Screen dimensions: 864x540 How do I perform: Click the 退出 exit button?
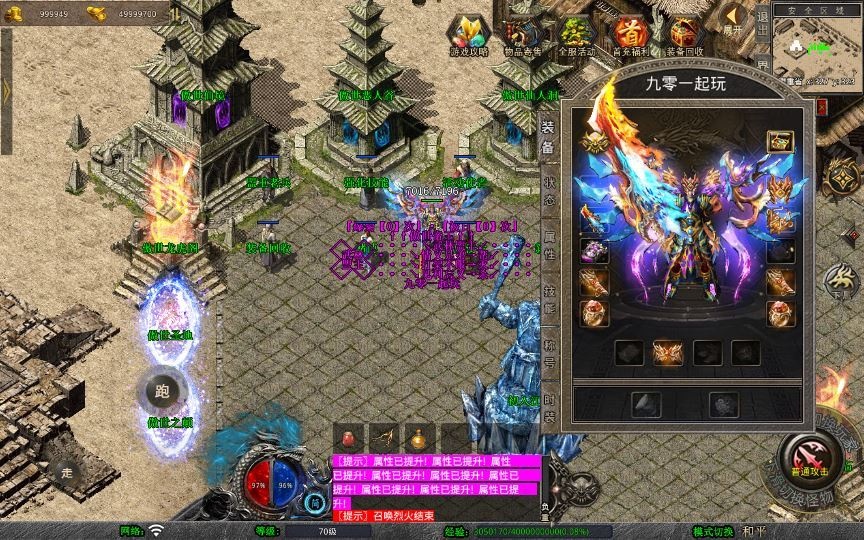tap(762, 29)
